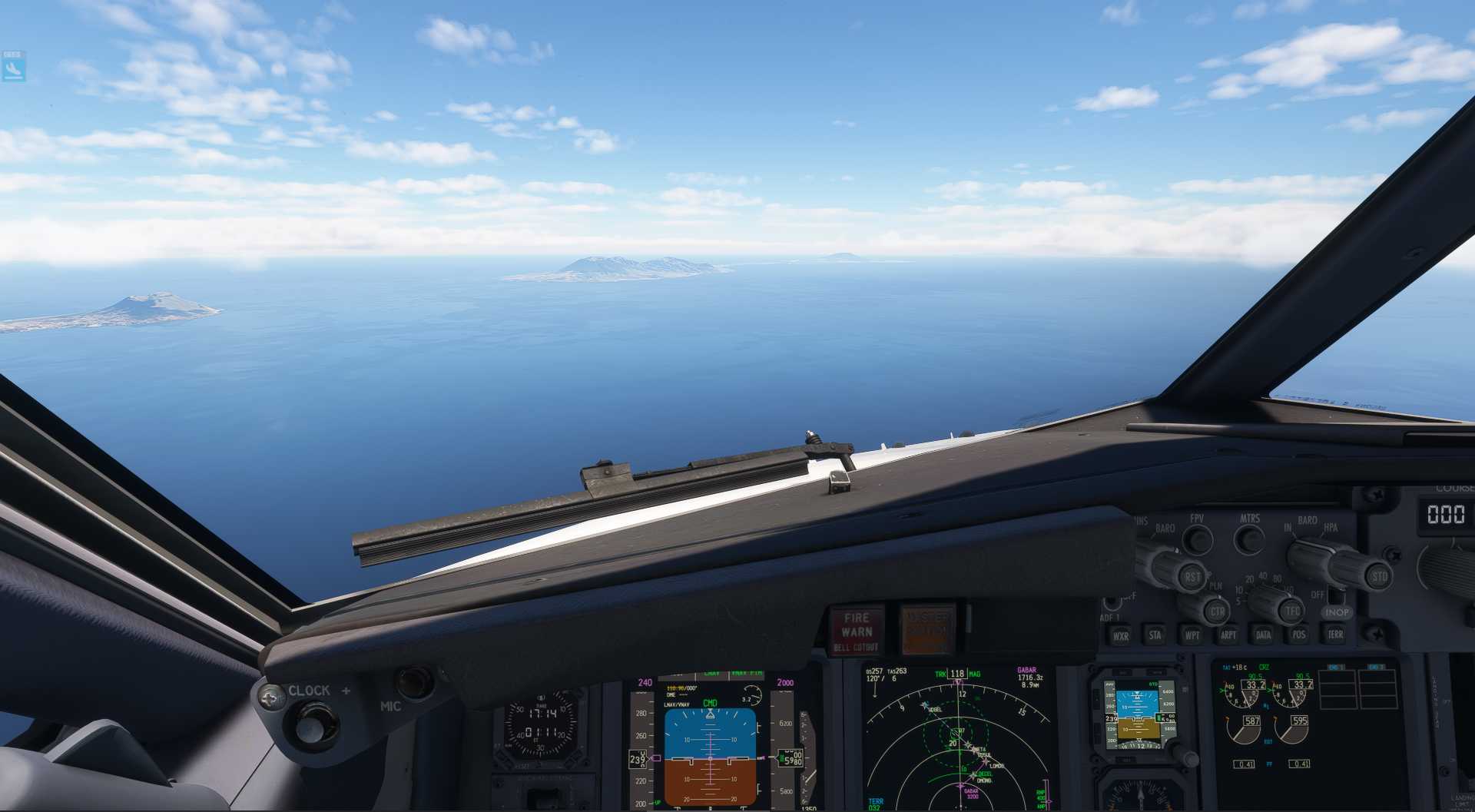Push the CTR map center button
The width and height of the screenshot is (1475, 812).
point(1216,612)
